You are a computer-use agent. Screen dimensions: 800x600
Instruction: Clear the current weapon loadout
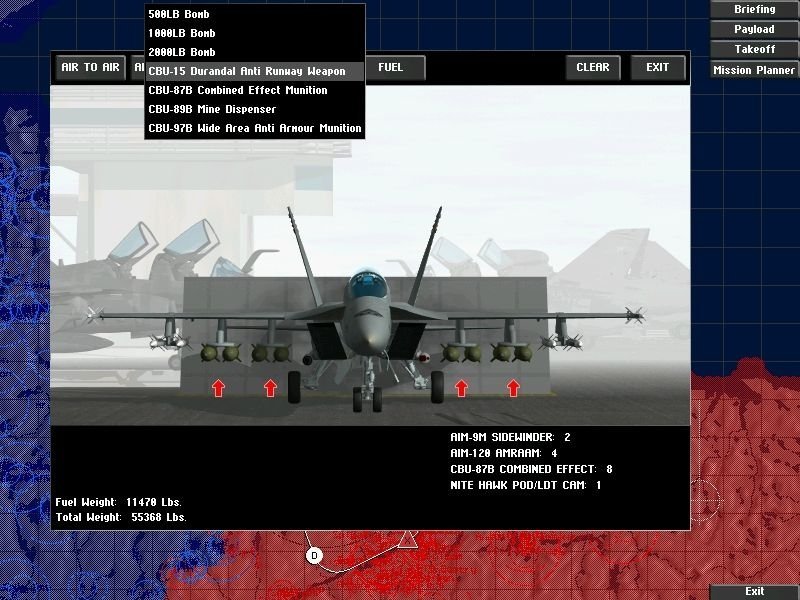pyautogui.click(x=593, y=68)
